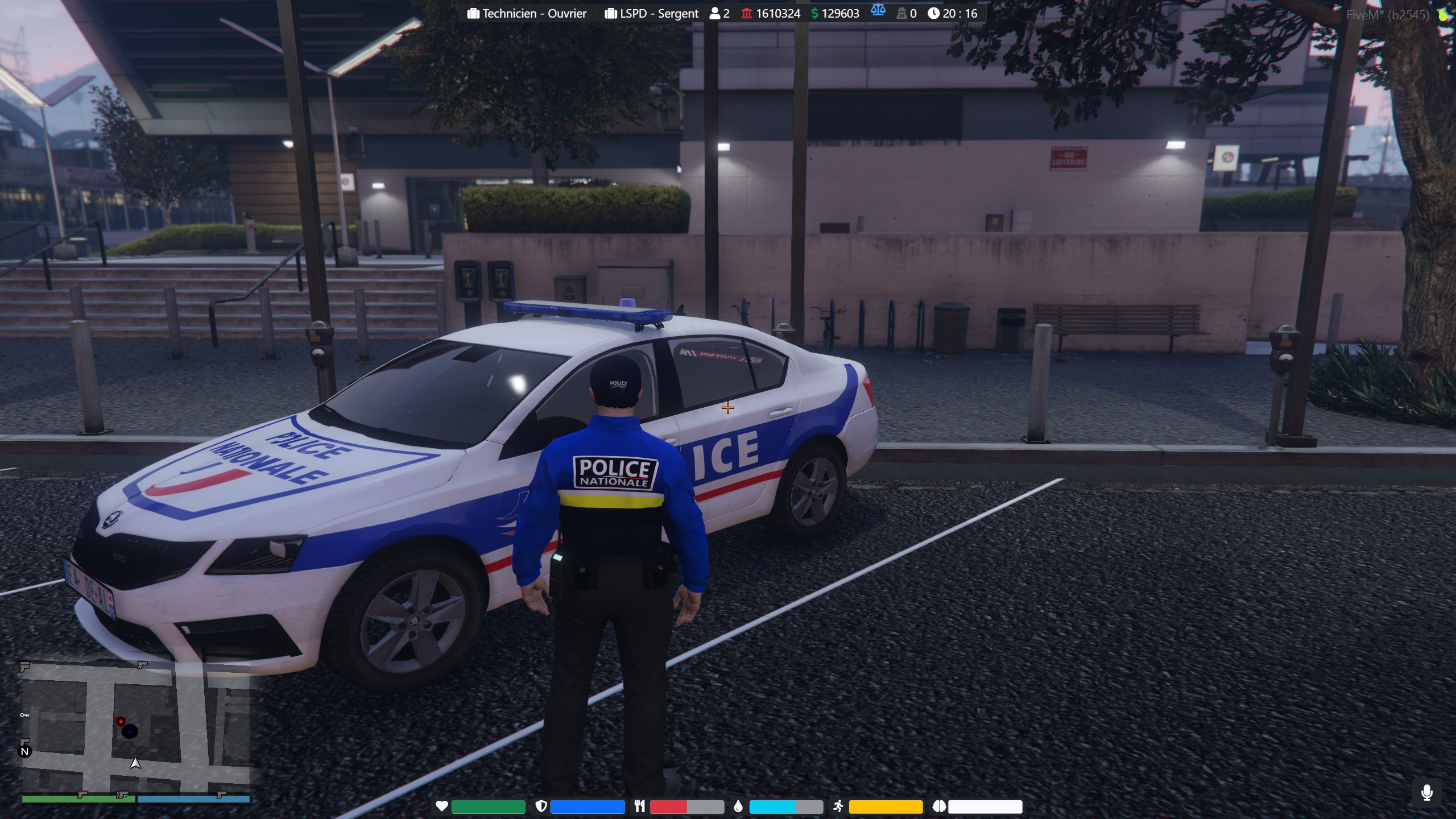This screenshot has height=819, width=1456.
Task: Select the Technicien - Ouvrier job label
Action: pos(527,14)
